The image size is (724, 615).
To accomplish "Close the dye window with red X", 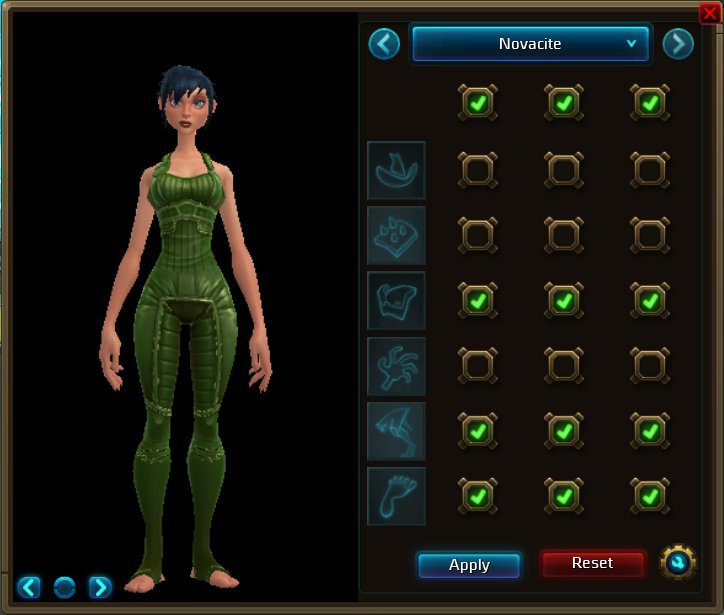I will coord(709,12).
